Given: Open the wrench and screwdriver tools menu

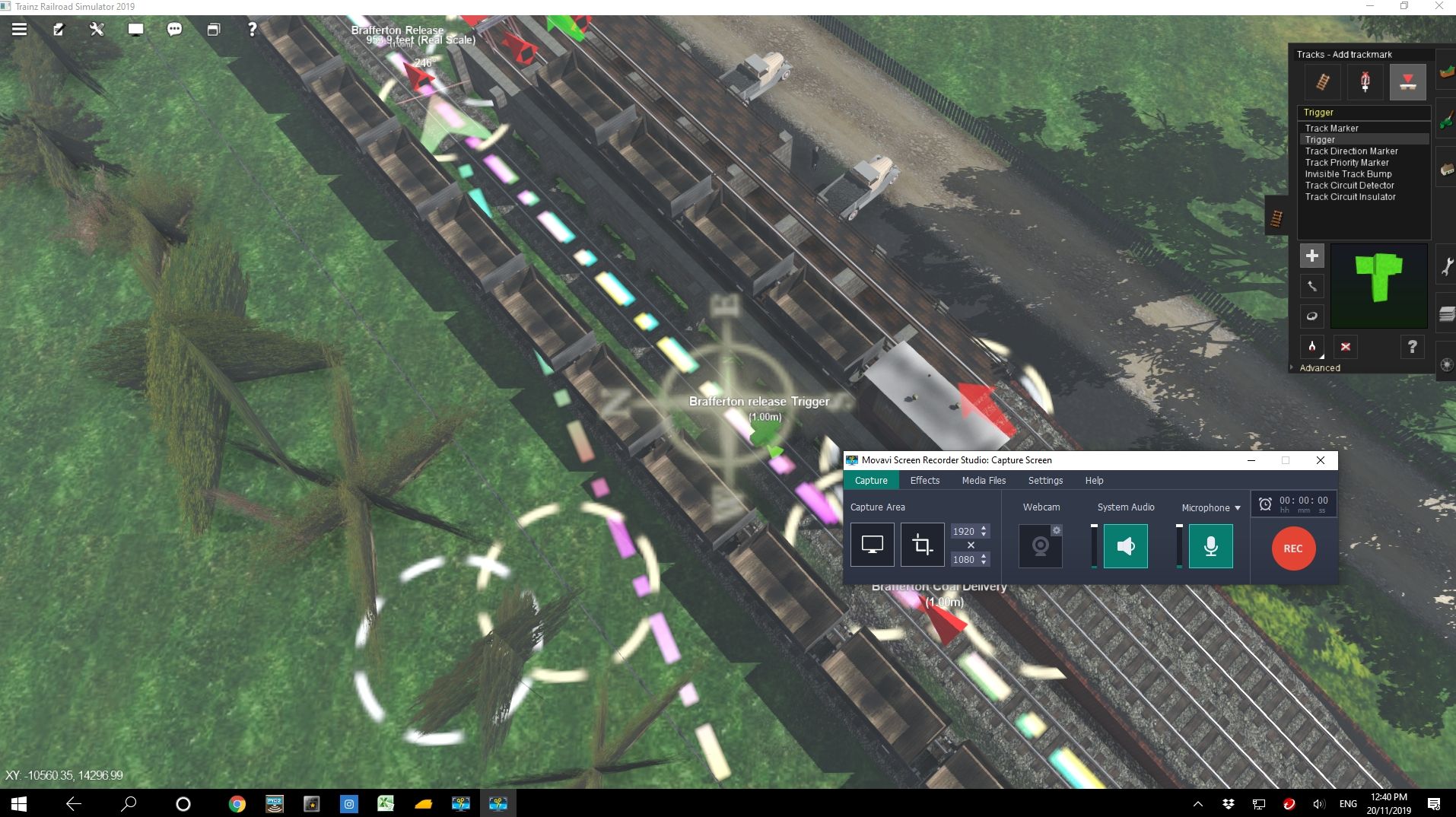Looking at the screenshot, I should tap(97, 30).
